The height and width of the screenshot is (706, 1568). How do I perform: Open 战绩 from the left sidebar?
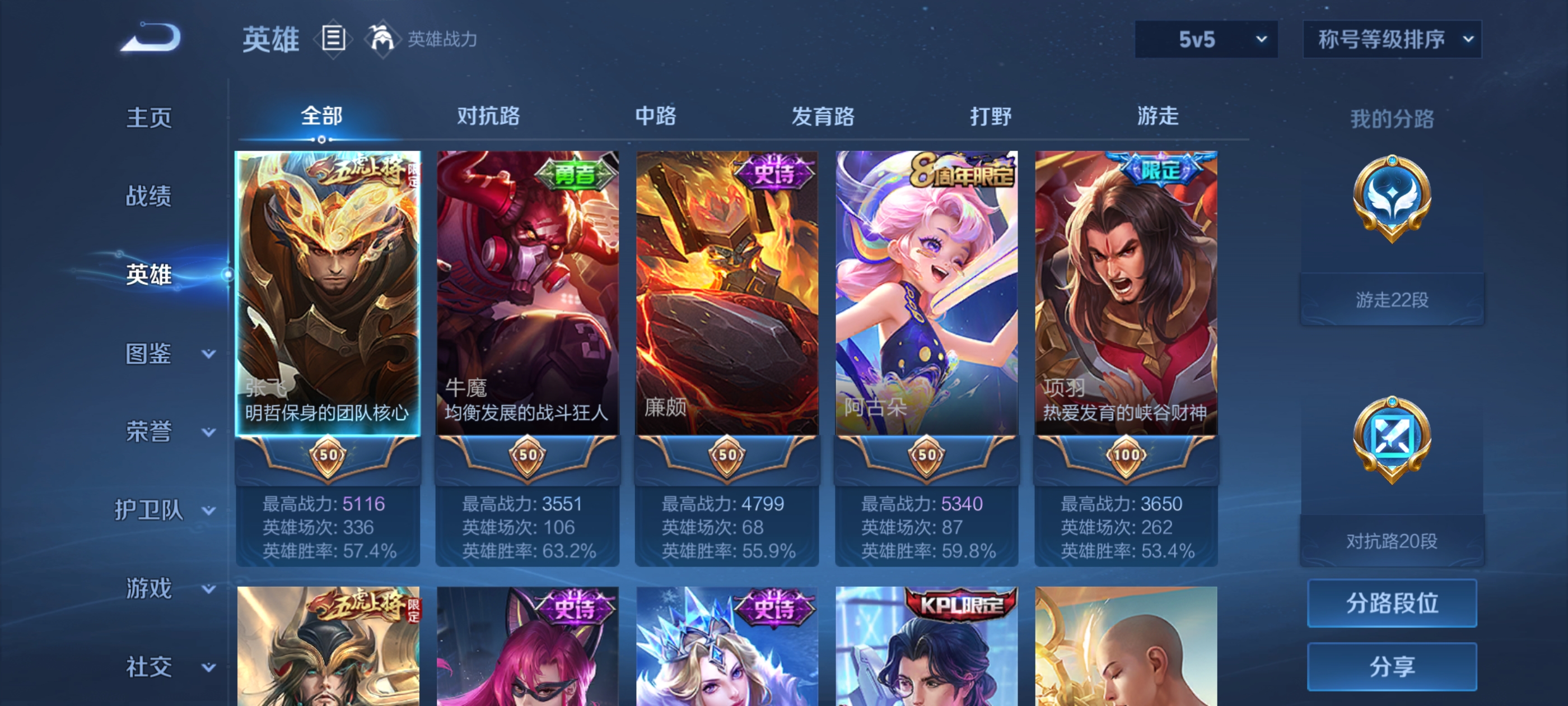(x=149, y=196)
